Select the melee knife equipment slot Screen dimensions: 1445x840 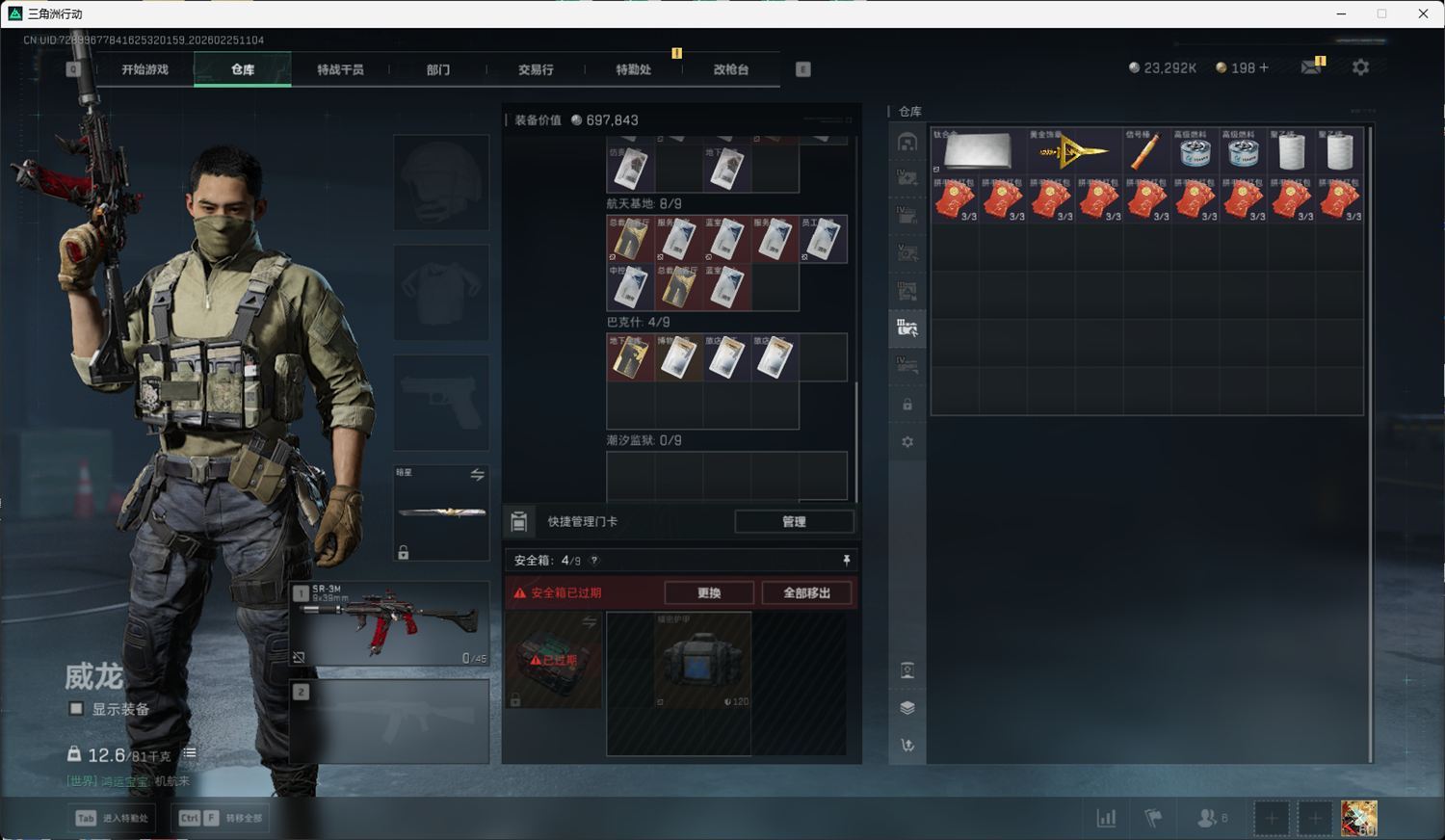[x=441, y=512]
